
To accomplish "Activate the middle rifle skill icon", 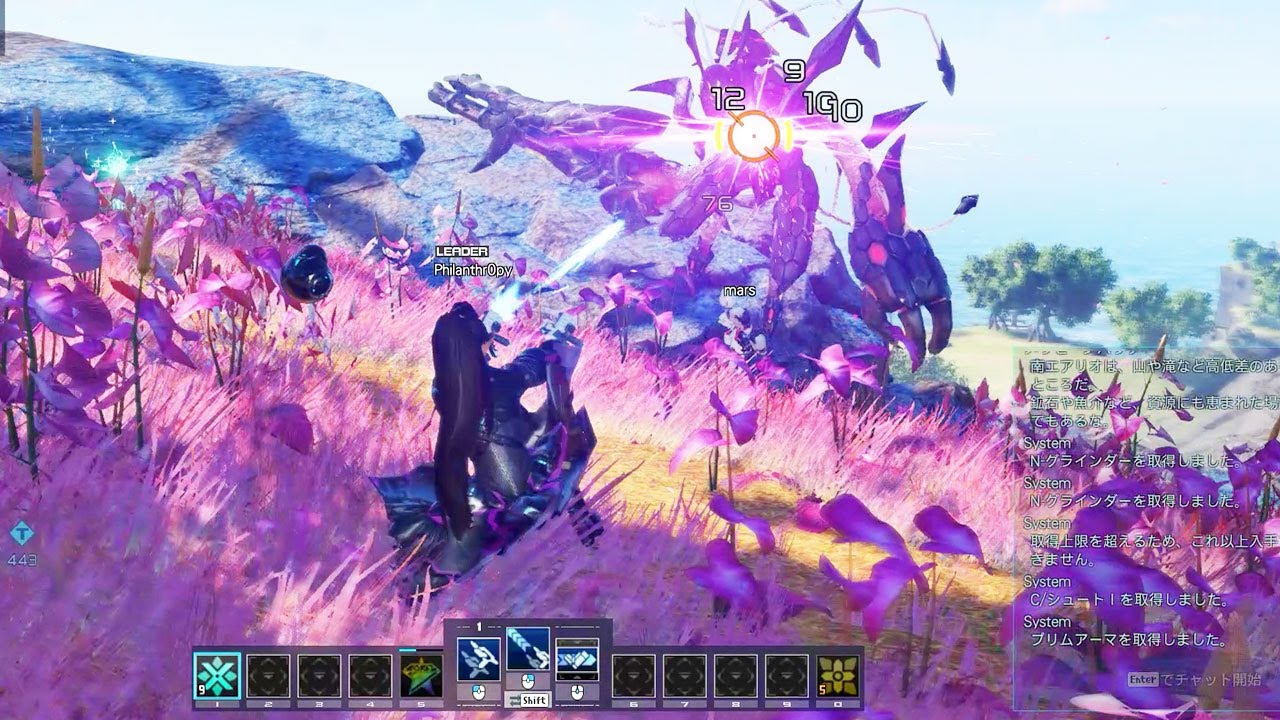I will pyautogui.click(x=527, y=650).
